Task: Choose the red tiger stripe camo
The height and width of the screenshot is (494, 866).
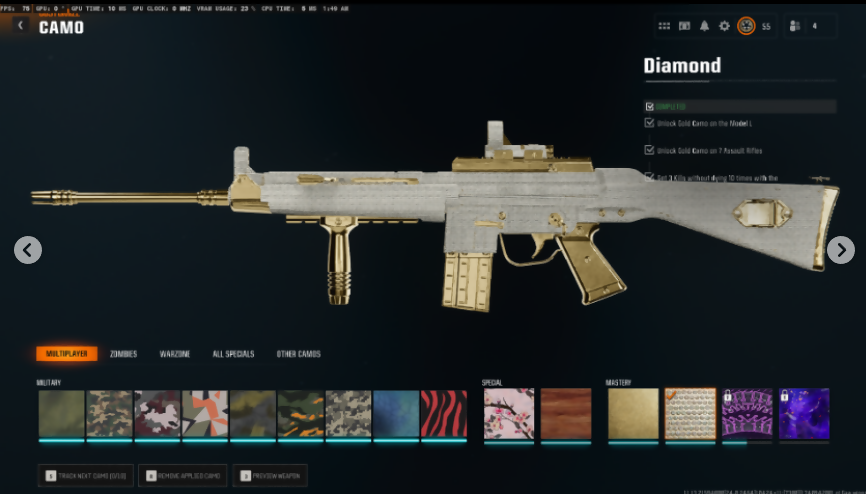Action: pos(444,414)
